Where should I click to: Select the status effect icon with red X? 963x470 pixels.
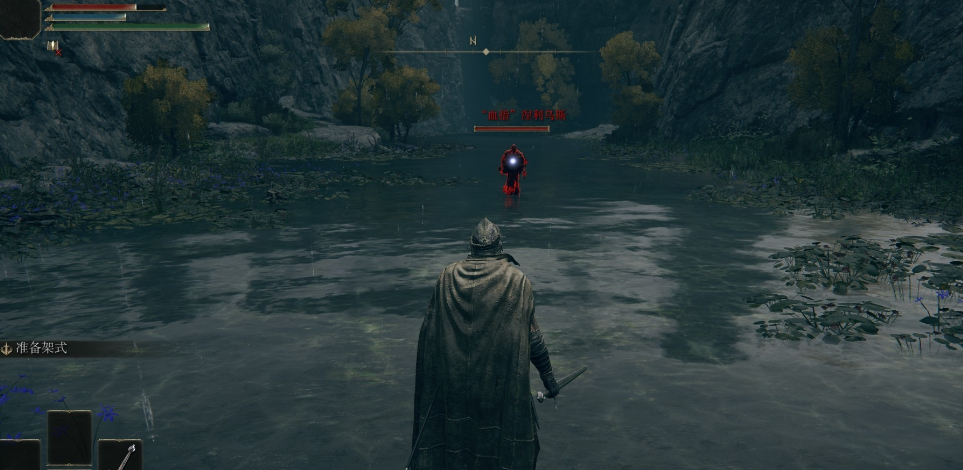(52, 45)
